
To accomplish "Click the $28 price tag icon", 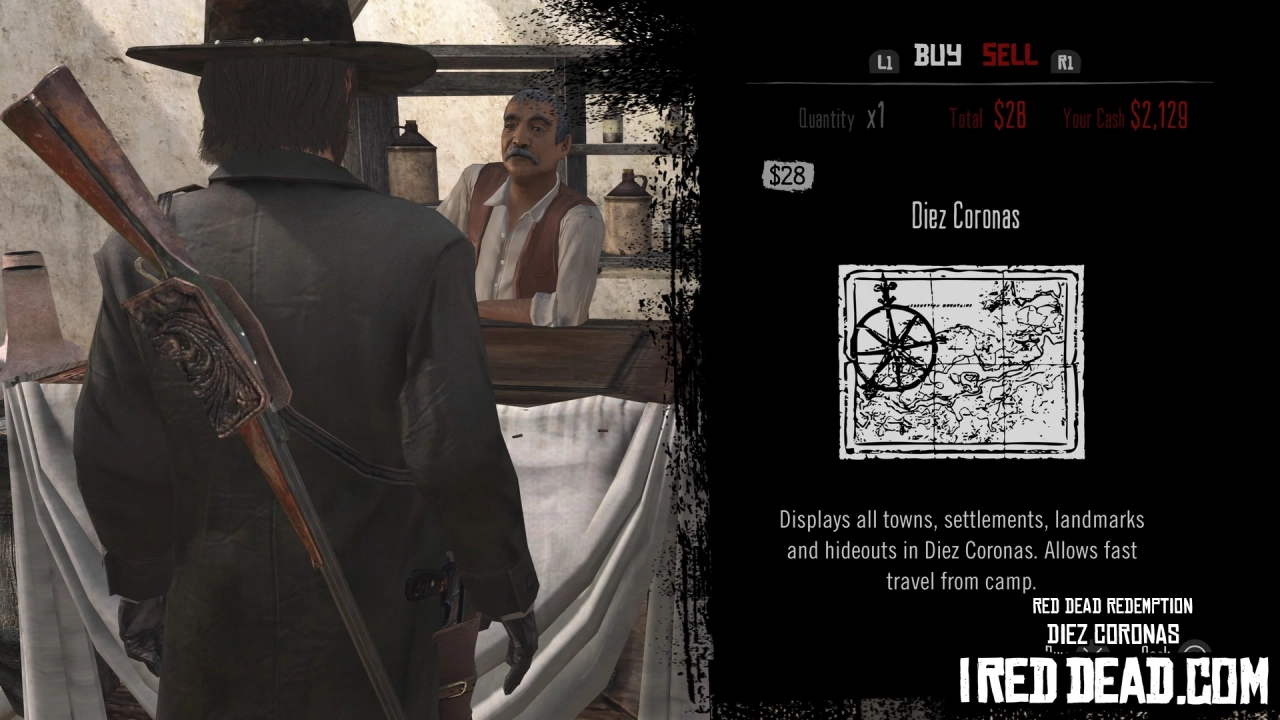I will click(x=787, y=176).
